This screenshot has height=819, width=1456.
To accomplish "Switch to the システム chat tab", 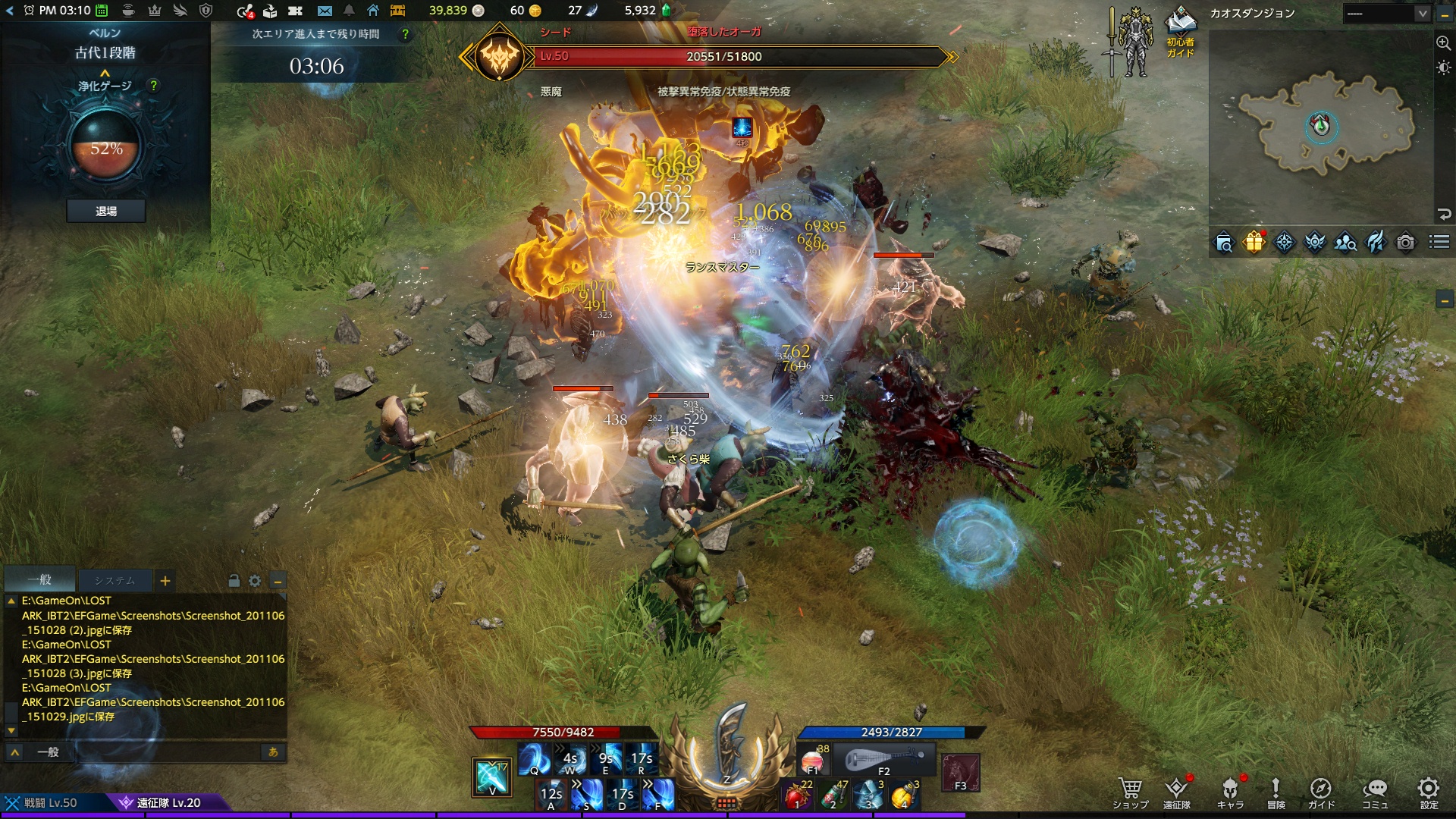I will click(115, 581).
